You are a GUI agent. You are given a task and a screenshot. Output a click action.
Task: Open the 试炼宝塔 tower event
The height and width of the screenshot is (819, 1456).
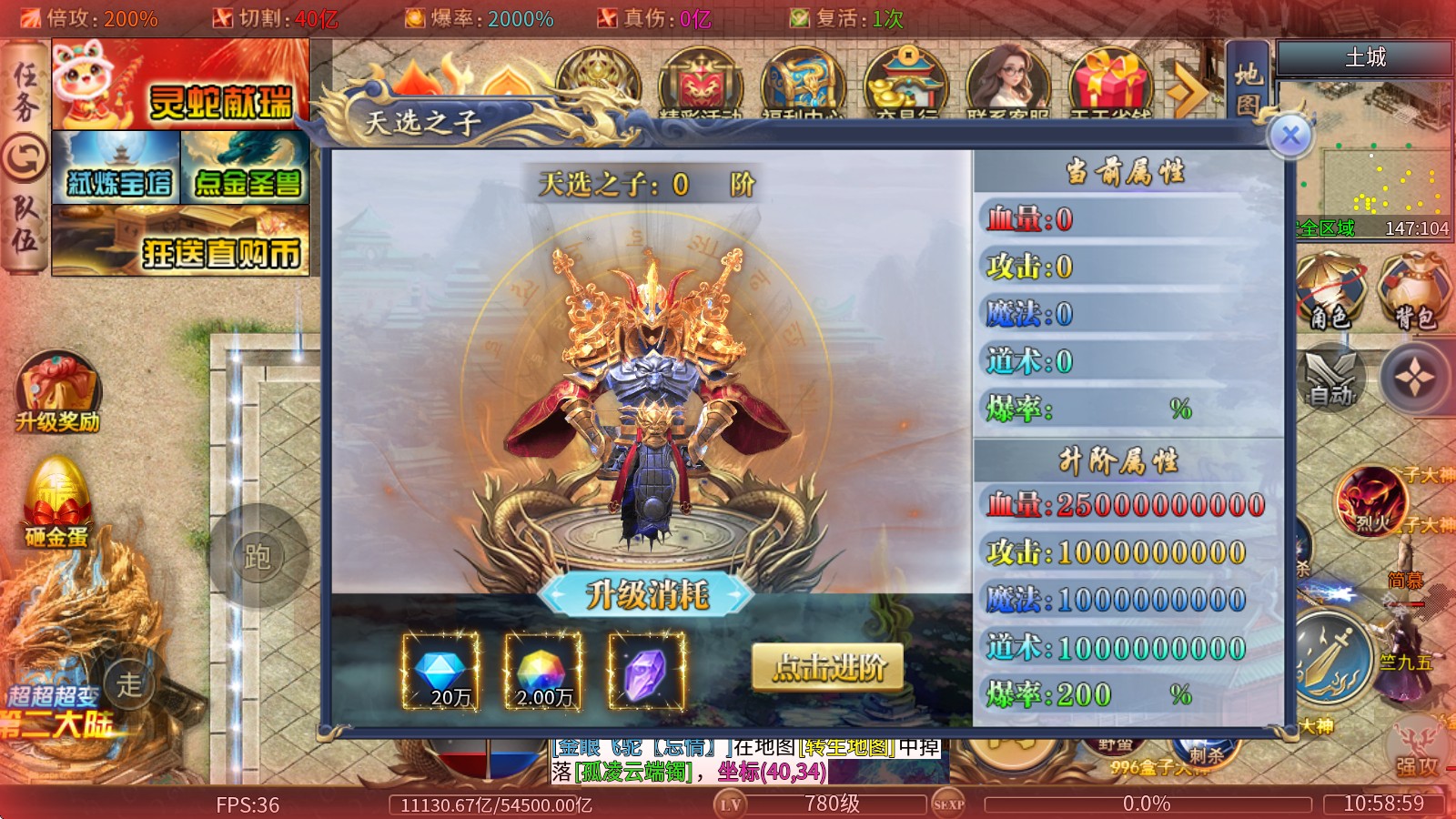tap(116, 167)
